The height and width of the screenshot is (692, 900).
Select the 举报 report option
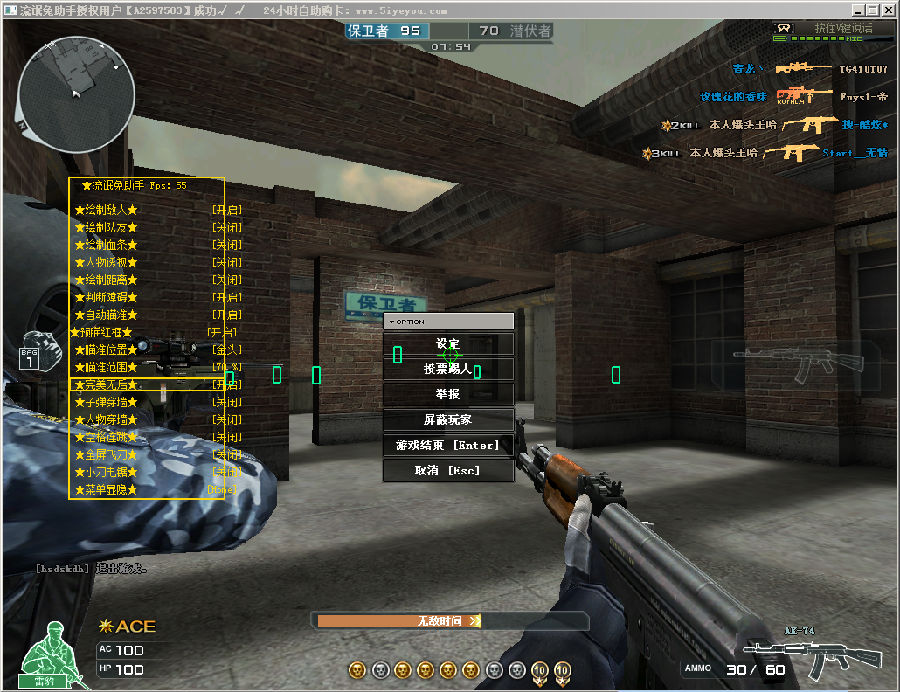[448, 394]
